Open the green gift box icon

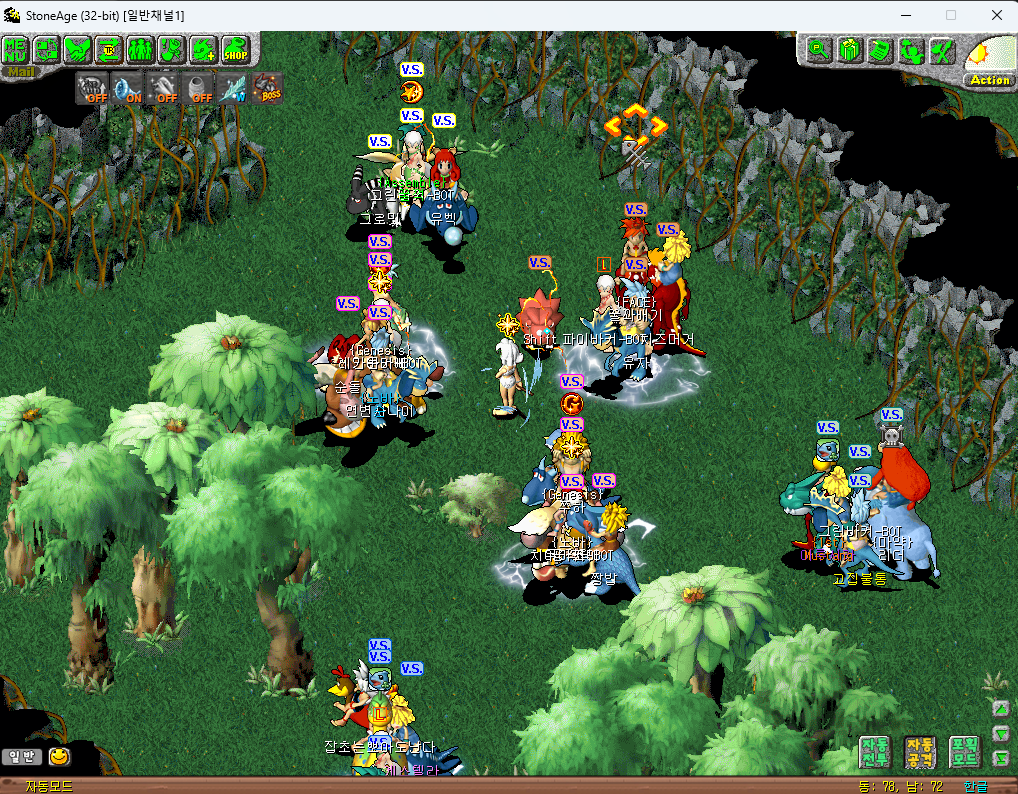coord(849,49)
